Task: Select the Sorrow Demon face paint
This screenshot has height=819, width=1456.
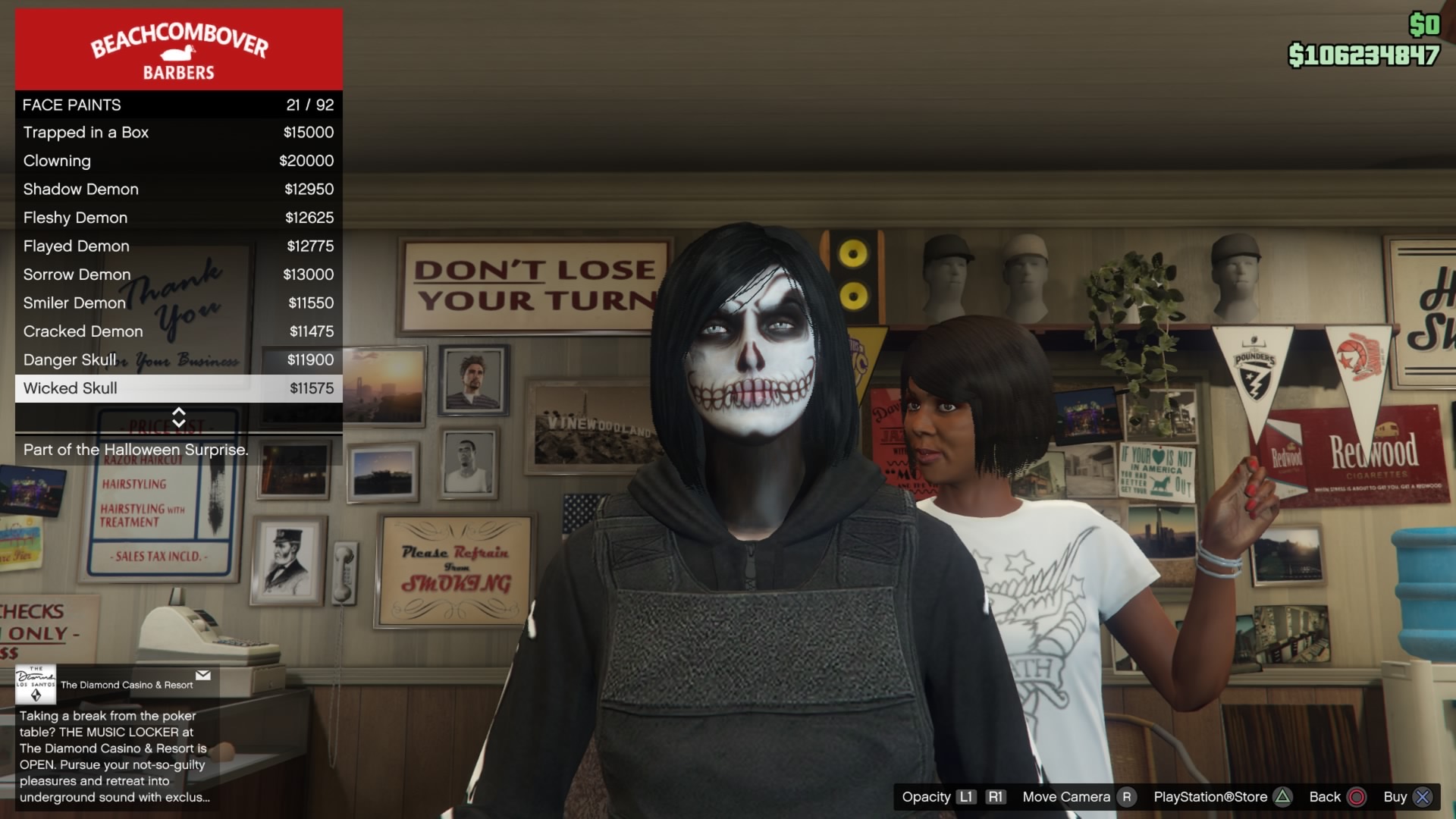Action: tap(178, 275)
